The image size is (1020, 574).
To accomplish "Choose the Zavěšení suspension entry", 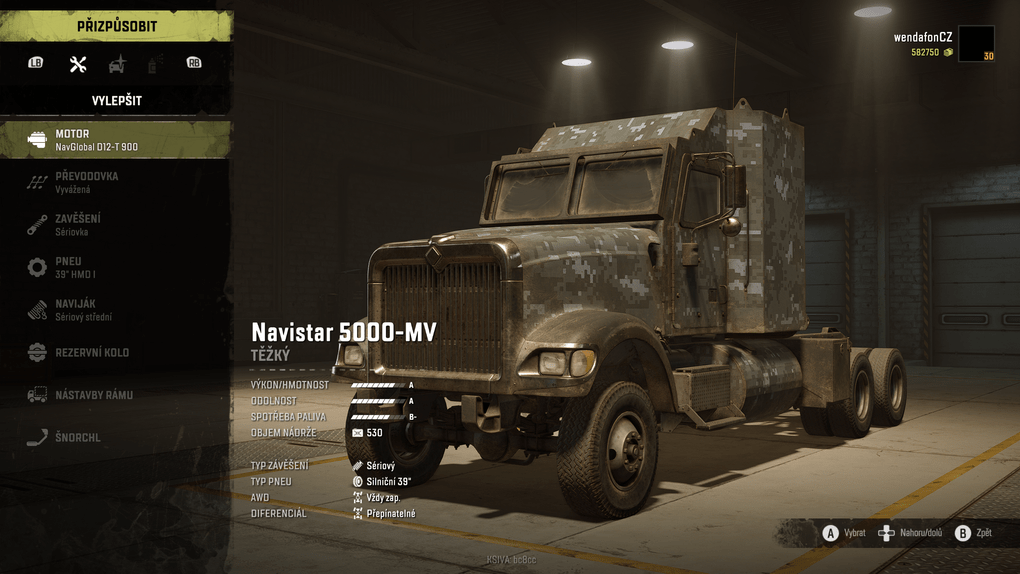I will [115, 224].
